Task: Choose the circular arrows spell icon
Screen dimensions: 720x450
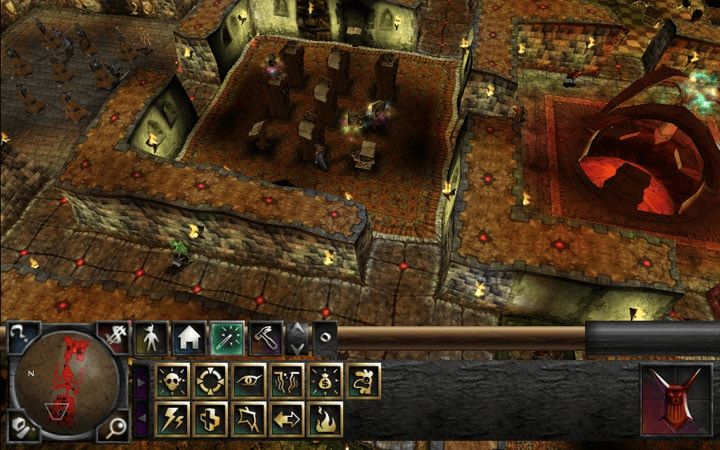Action: (211, 380)
